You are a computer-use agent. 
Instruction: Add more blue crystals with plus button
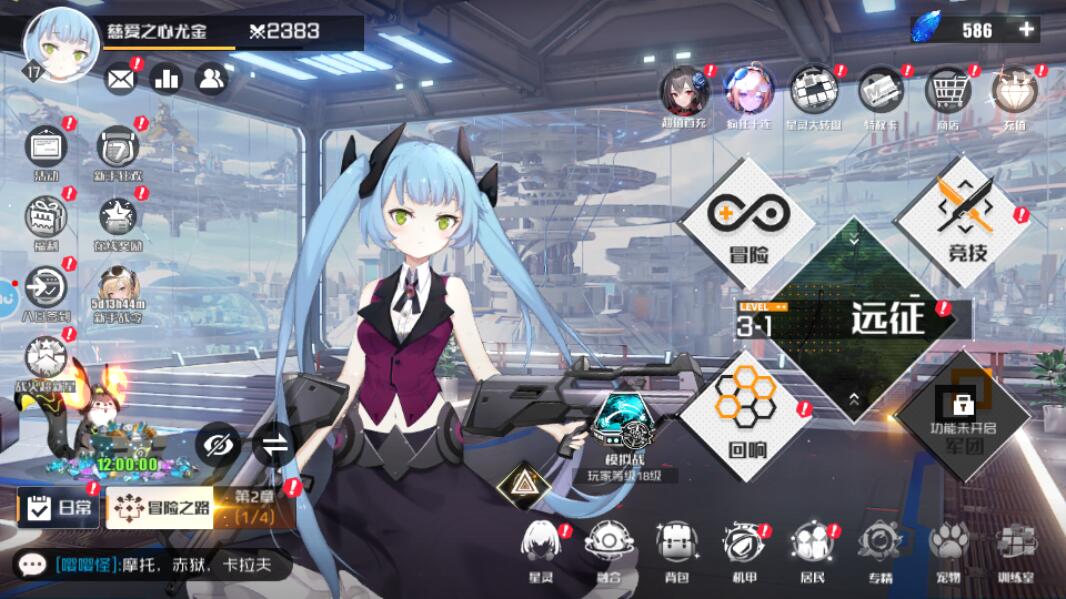1026,30
